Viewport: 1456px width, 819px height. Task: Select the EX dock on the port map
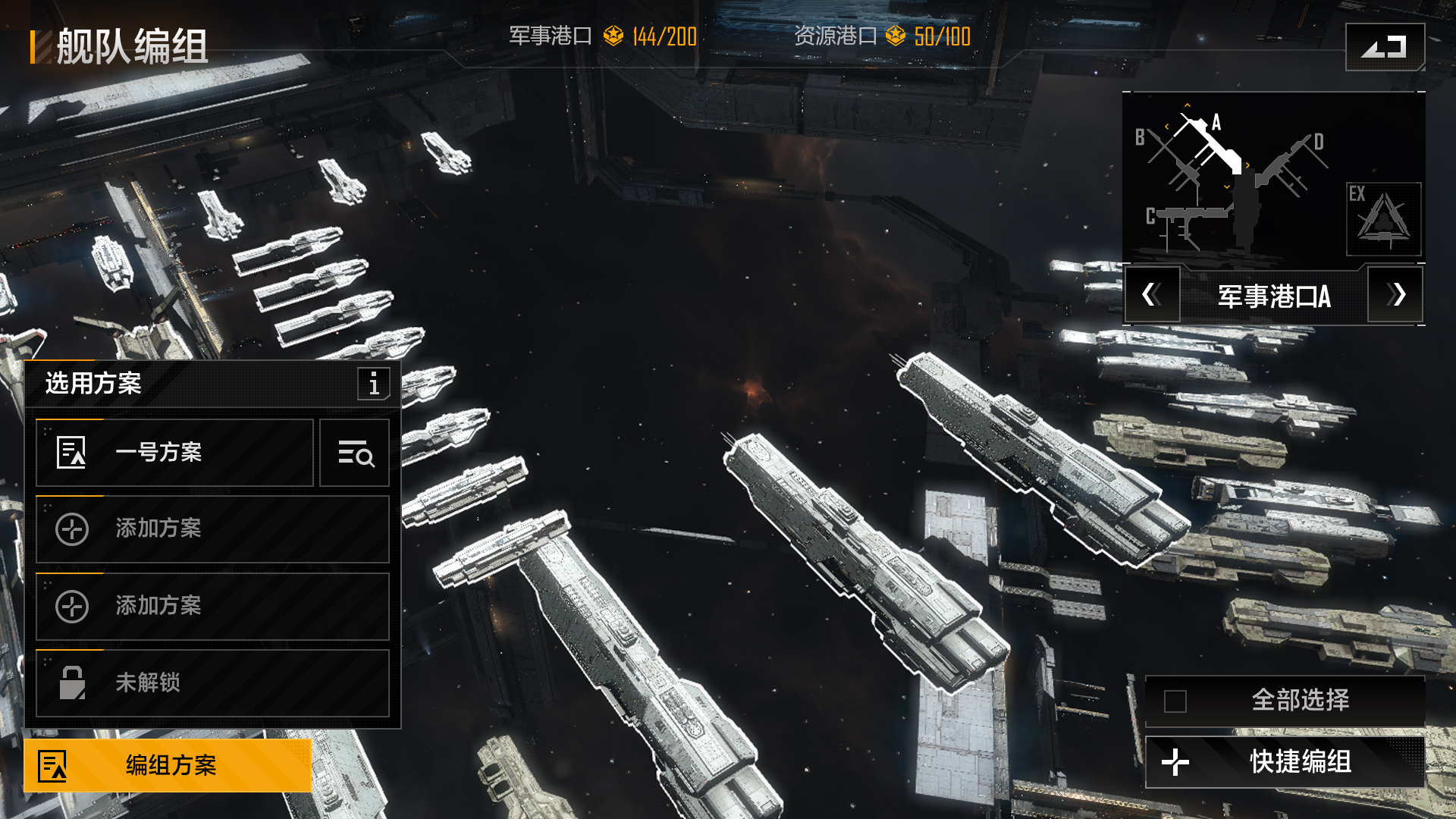pos(1383,219)
